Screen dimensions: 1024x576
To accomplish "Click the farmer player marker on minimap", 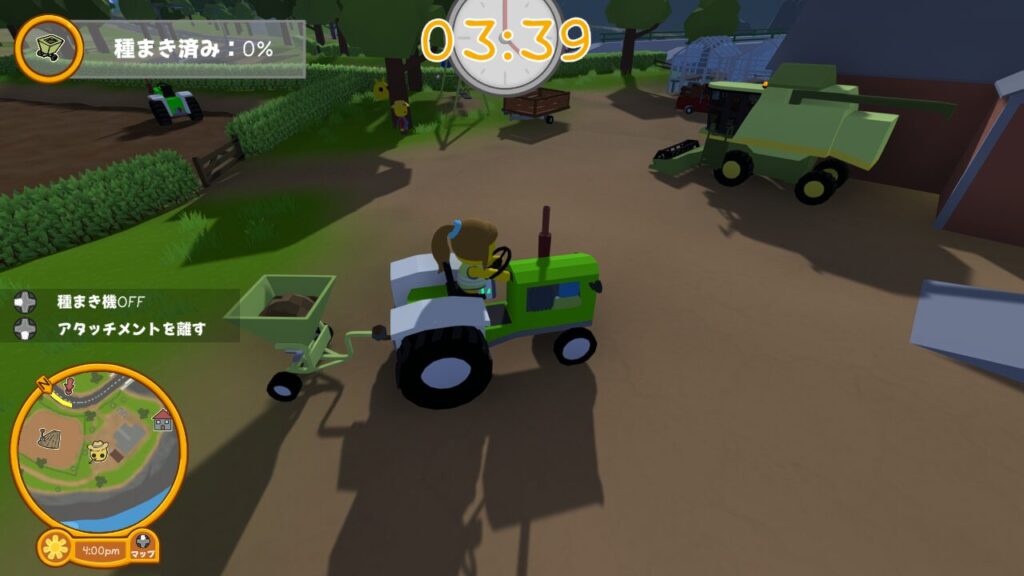I will click(98, 451).
